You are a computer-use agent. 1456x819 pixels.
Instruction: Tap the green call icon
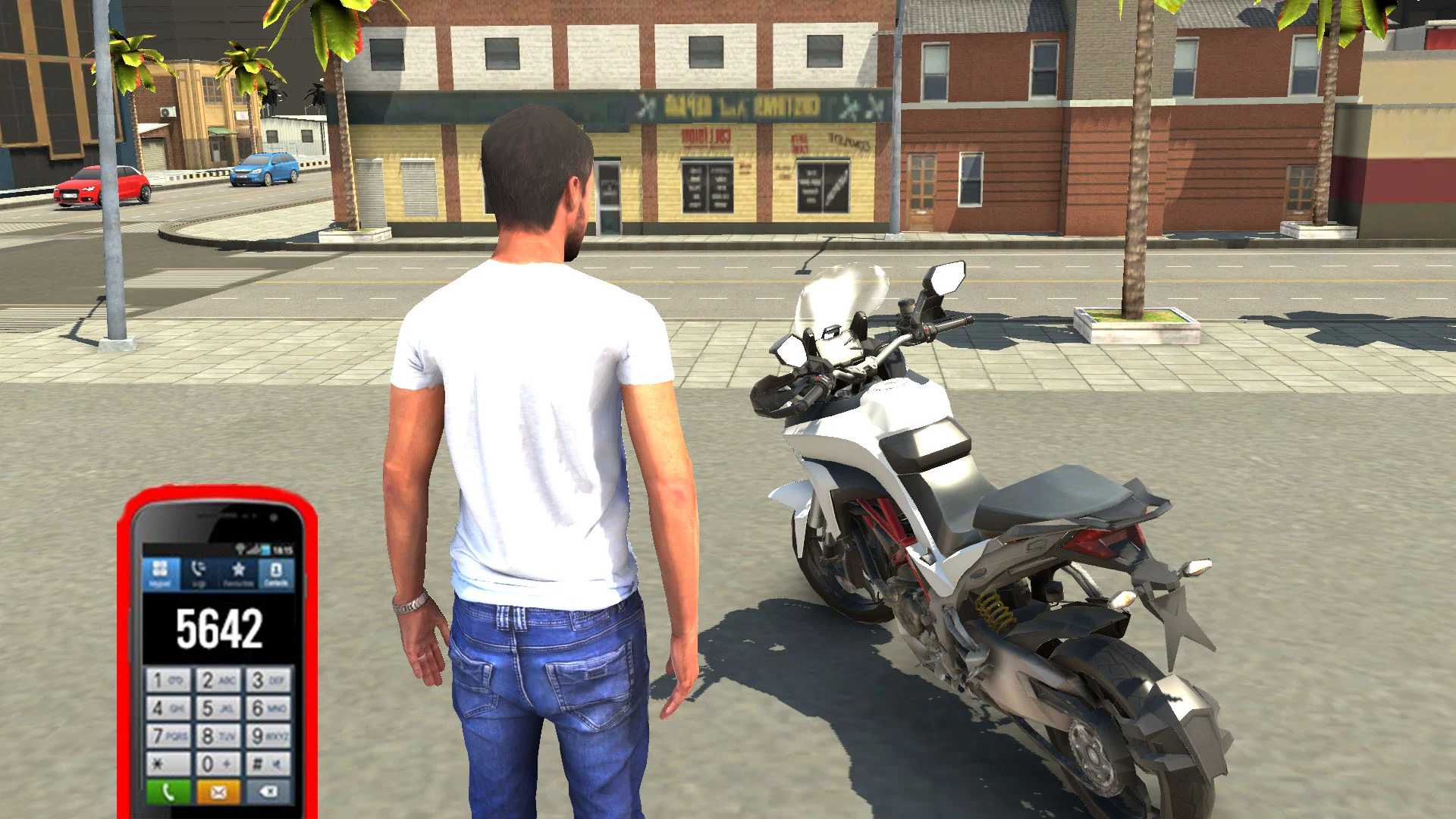[168, 792]
